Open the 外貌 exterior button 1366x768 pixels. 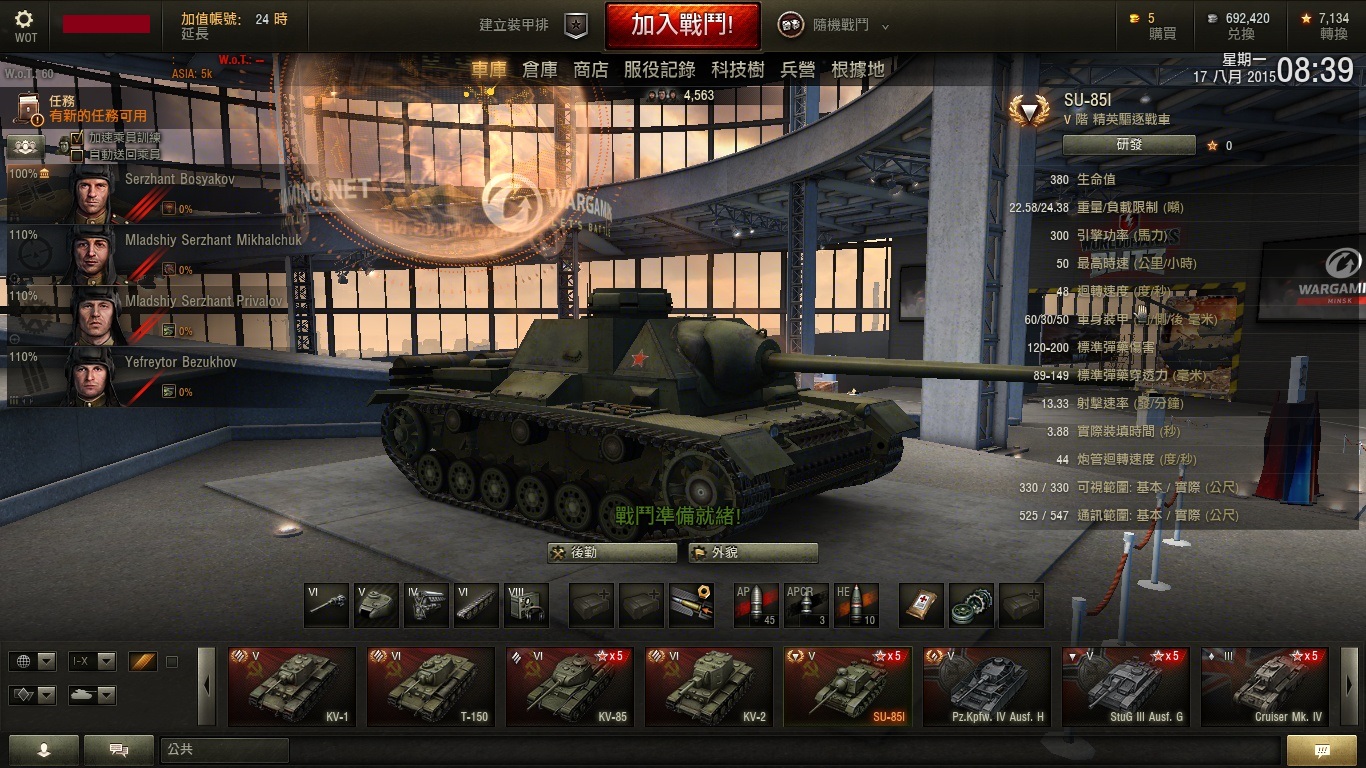[753, 553]
